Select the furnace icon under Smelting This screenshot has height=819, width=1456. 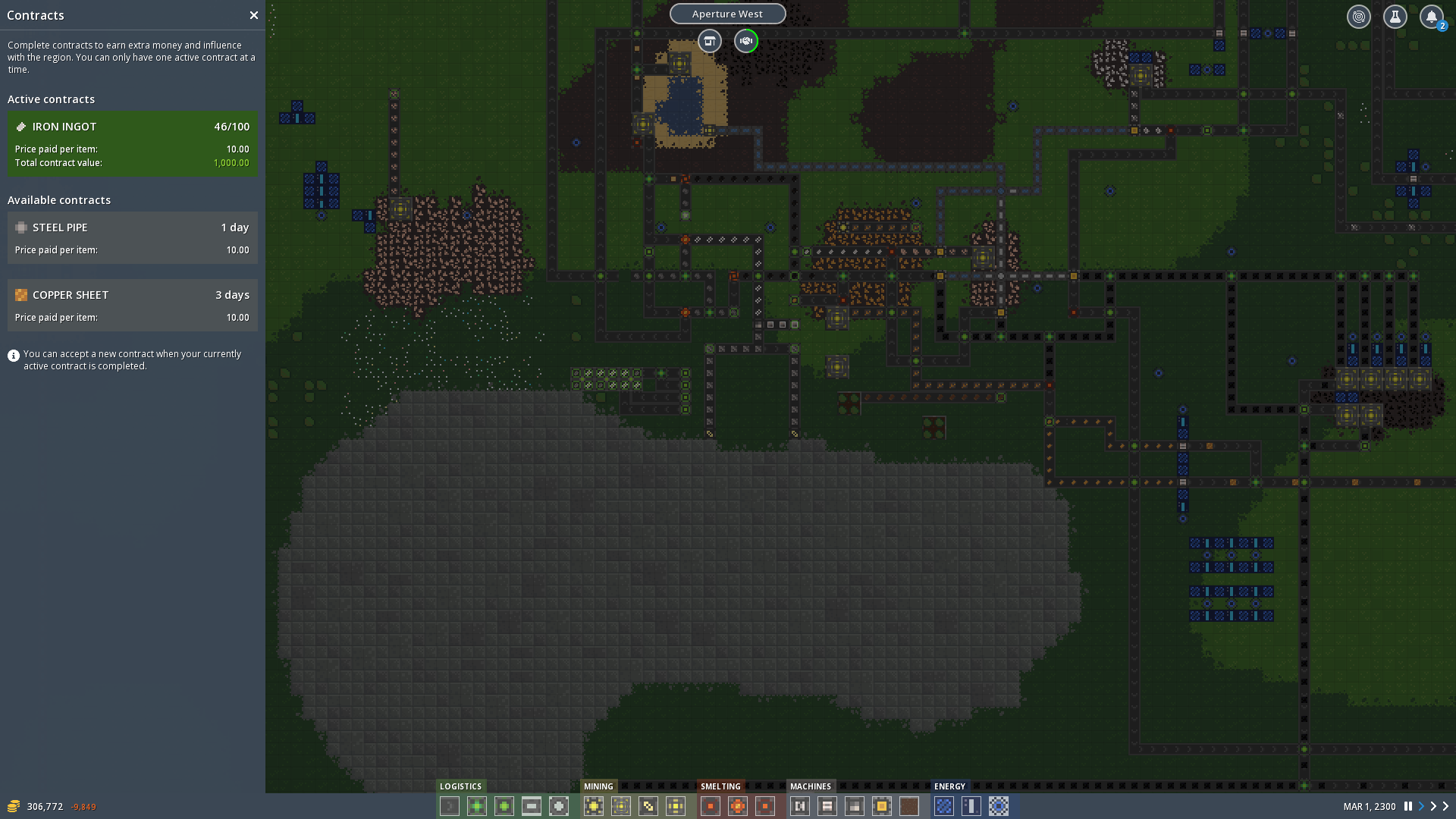point(710,806)
